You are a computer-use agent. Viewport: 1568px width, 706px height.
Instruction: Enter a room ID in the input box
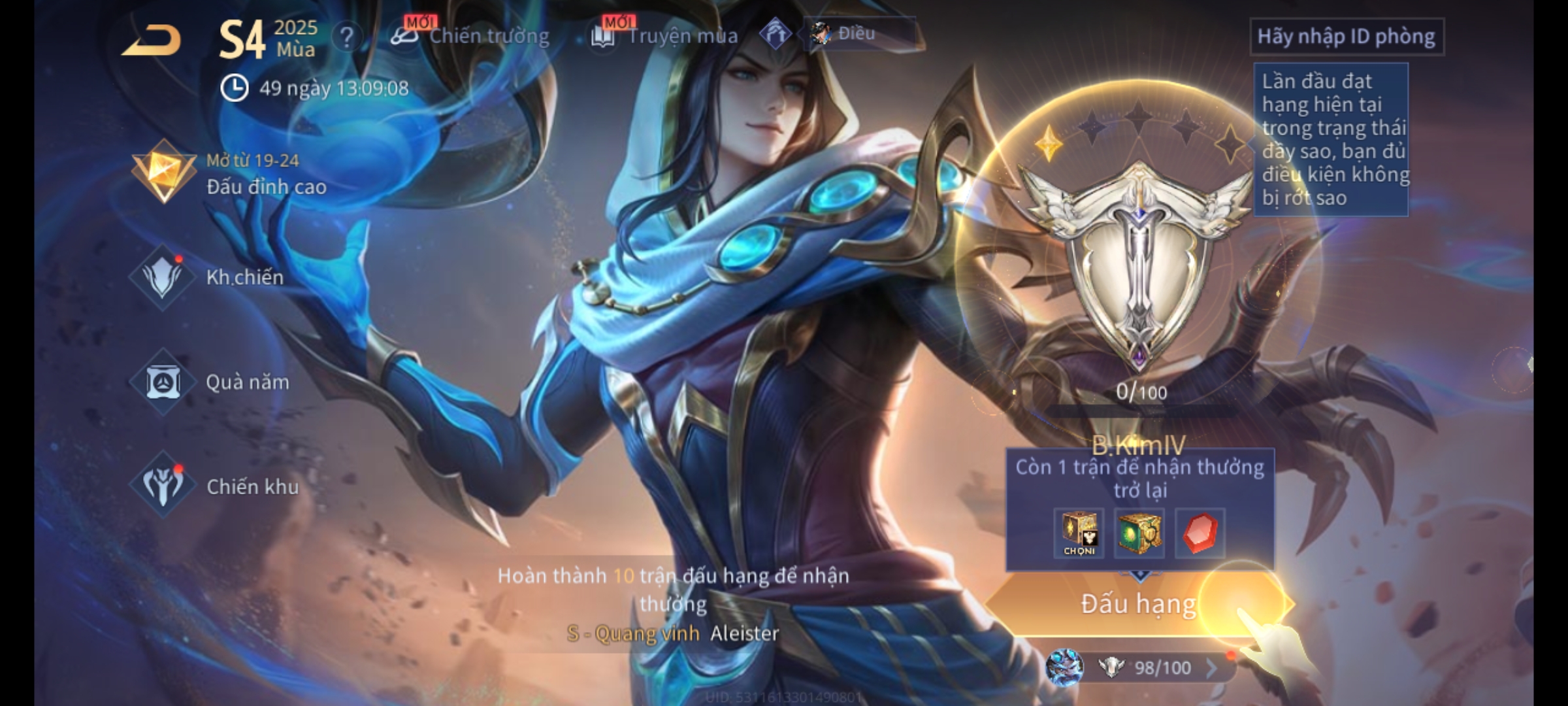coord(1346,37)
